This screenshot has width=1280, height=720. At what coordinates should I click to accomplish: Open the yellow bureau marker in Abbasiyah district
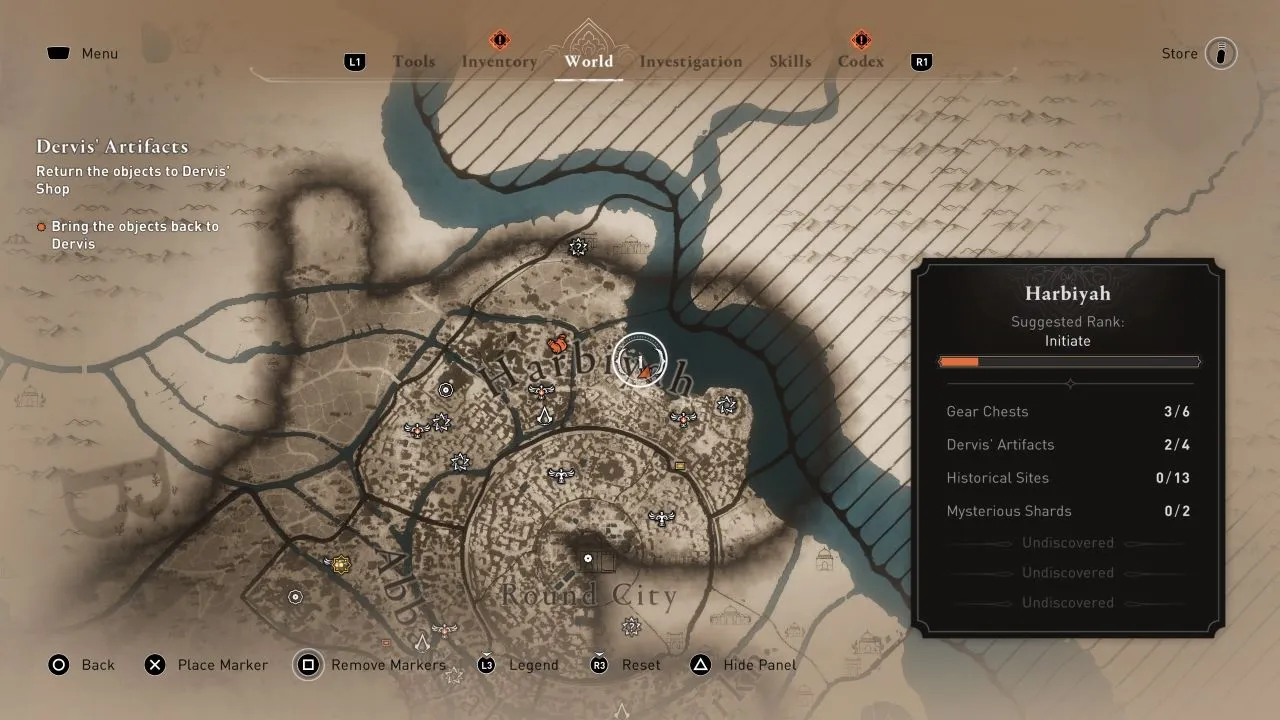(340, 565)
